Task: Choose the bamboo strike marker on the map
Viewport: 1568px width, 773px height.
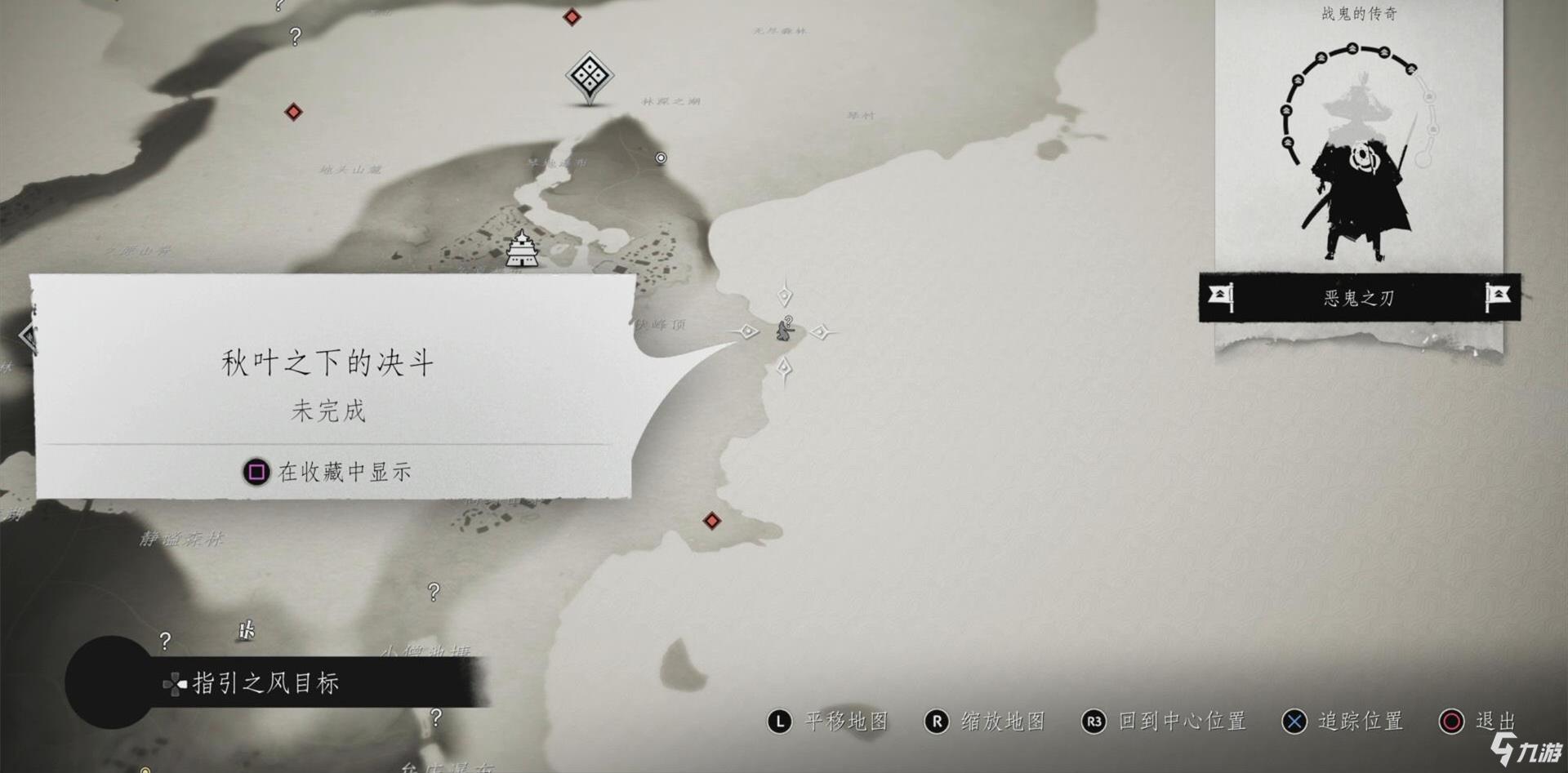Action: tap(246, 630)
